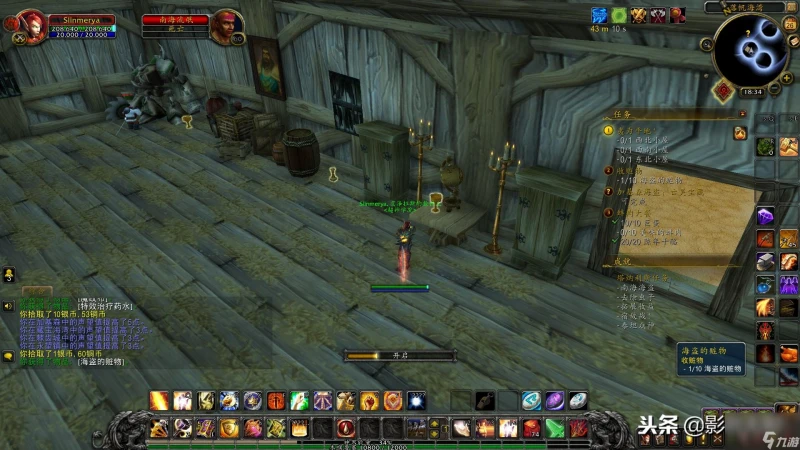Click the green swirl buff icon

click(619, 15)
